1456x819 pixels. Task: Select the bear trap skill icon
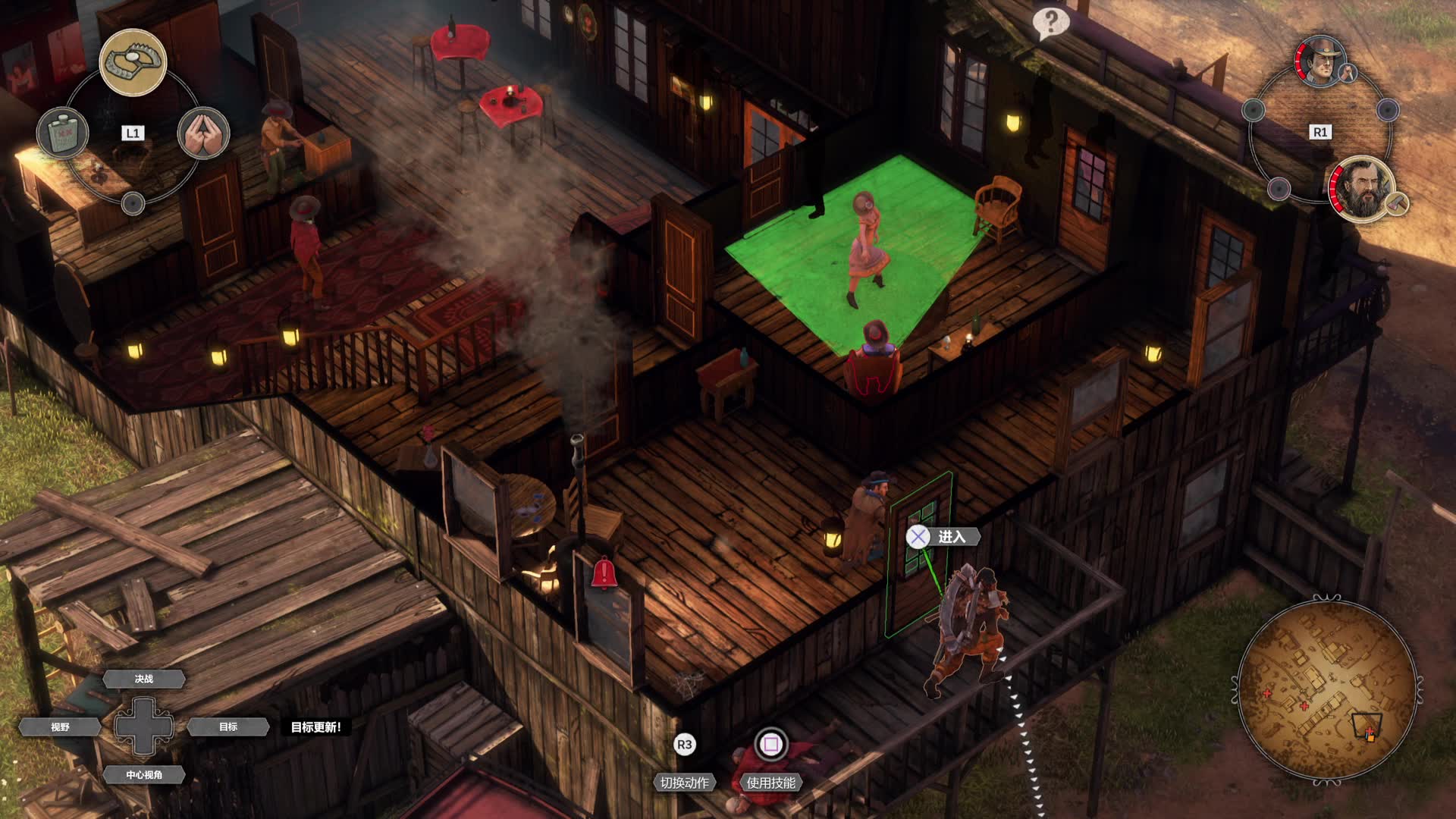pos(133,62)
